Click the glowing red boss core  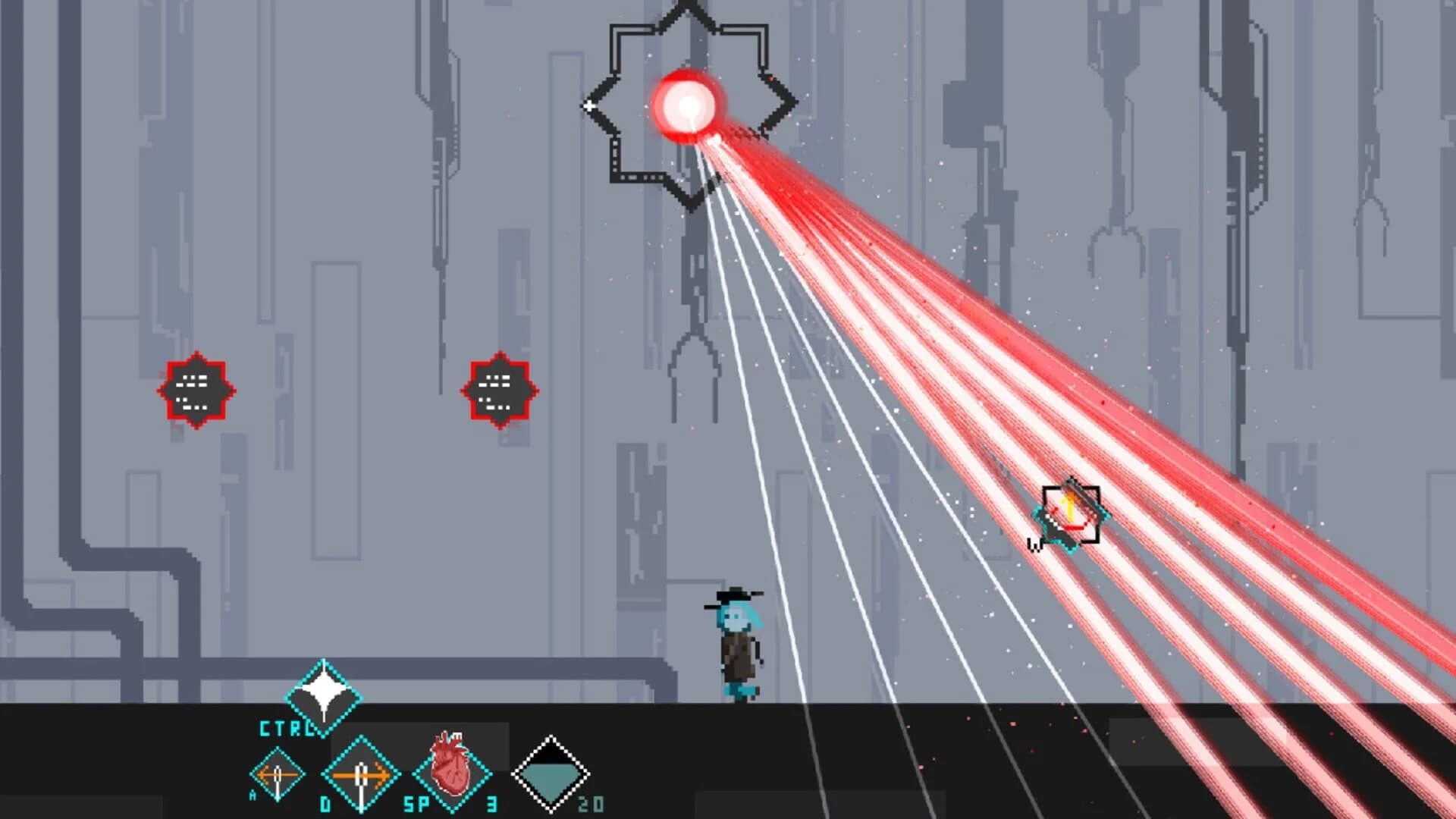coord(689,106)
